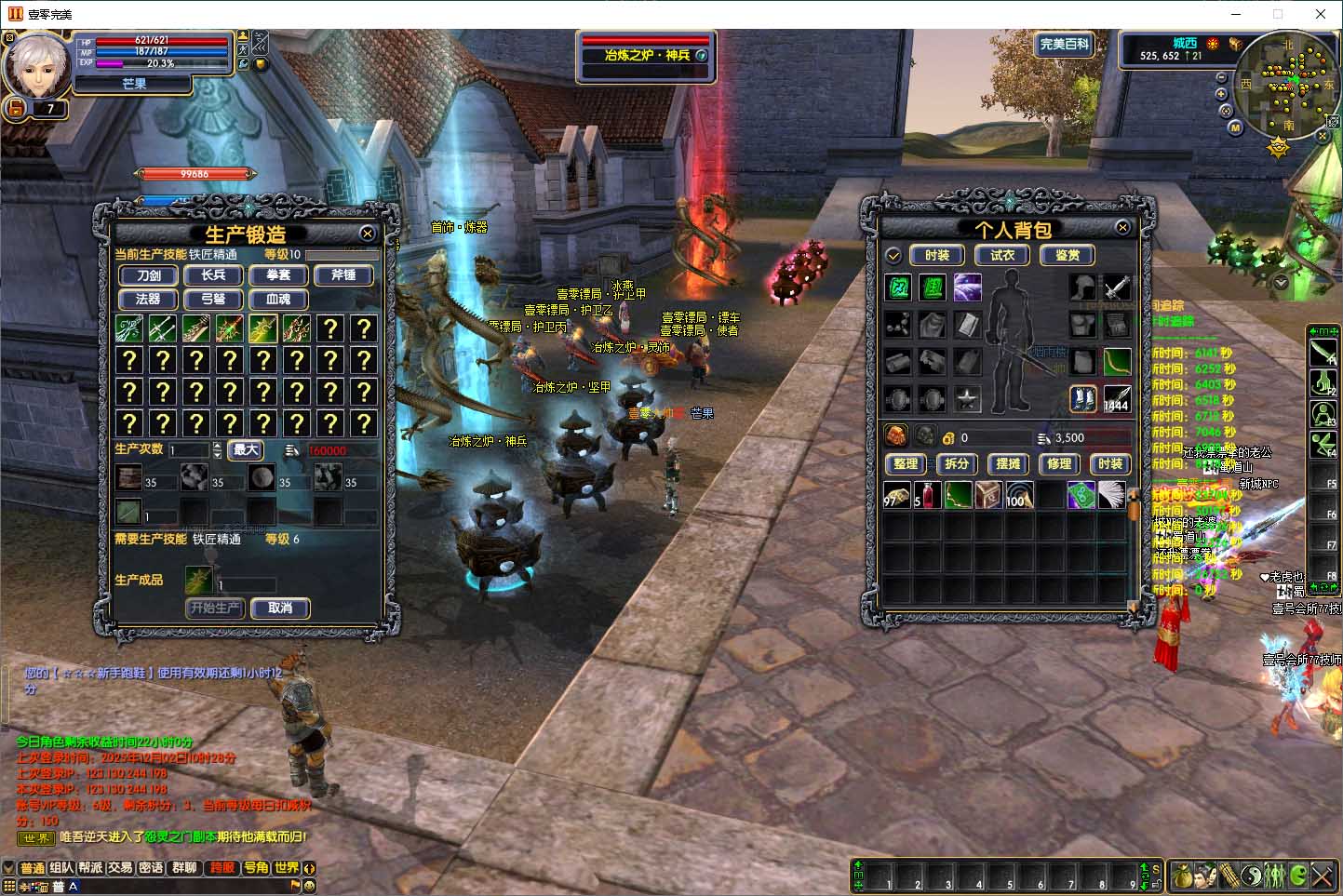The height and width of the screenshot is (896, 1343).
Task: Switch to the 长兵 category
Action: [213, 275]
